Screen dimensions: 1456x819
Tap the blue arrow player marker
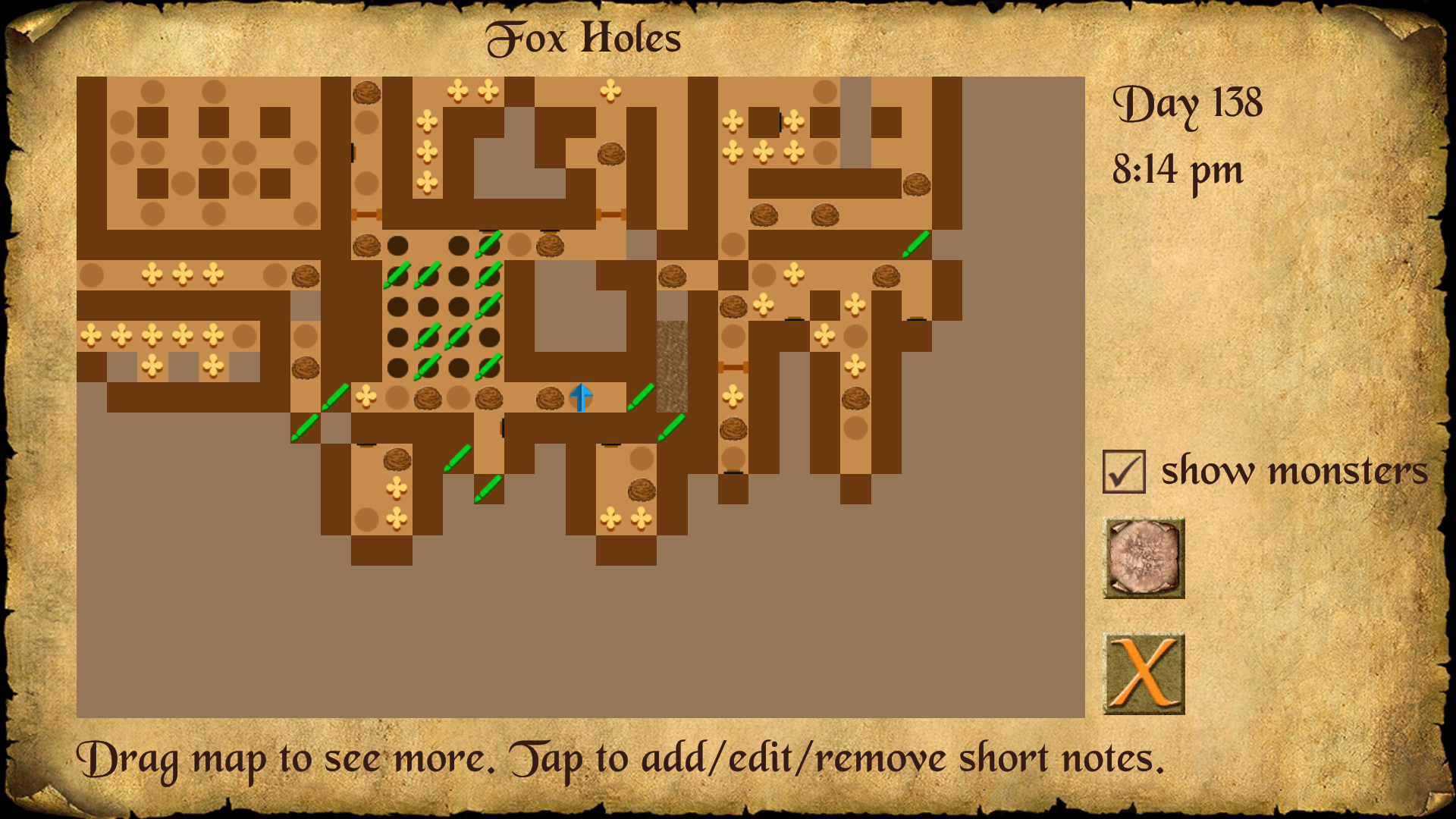(x=581, y=397)
